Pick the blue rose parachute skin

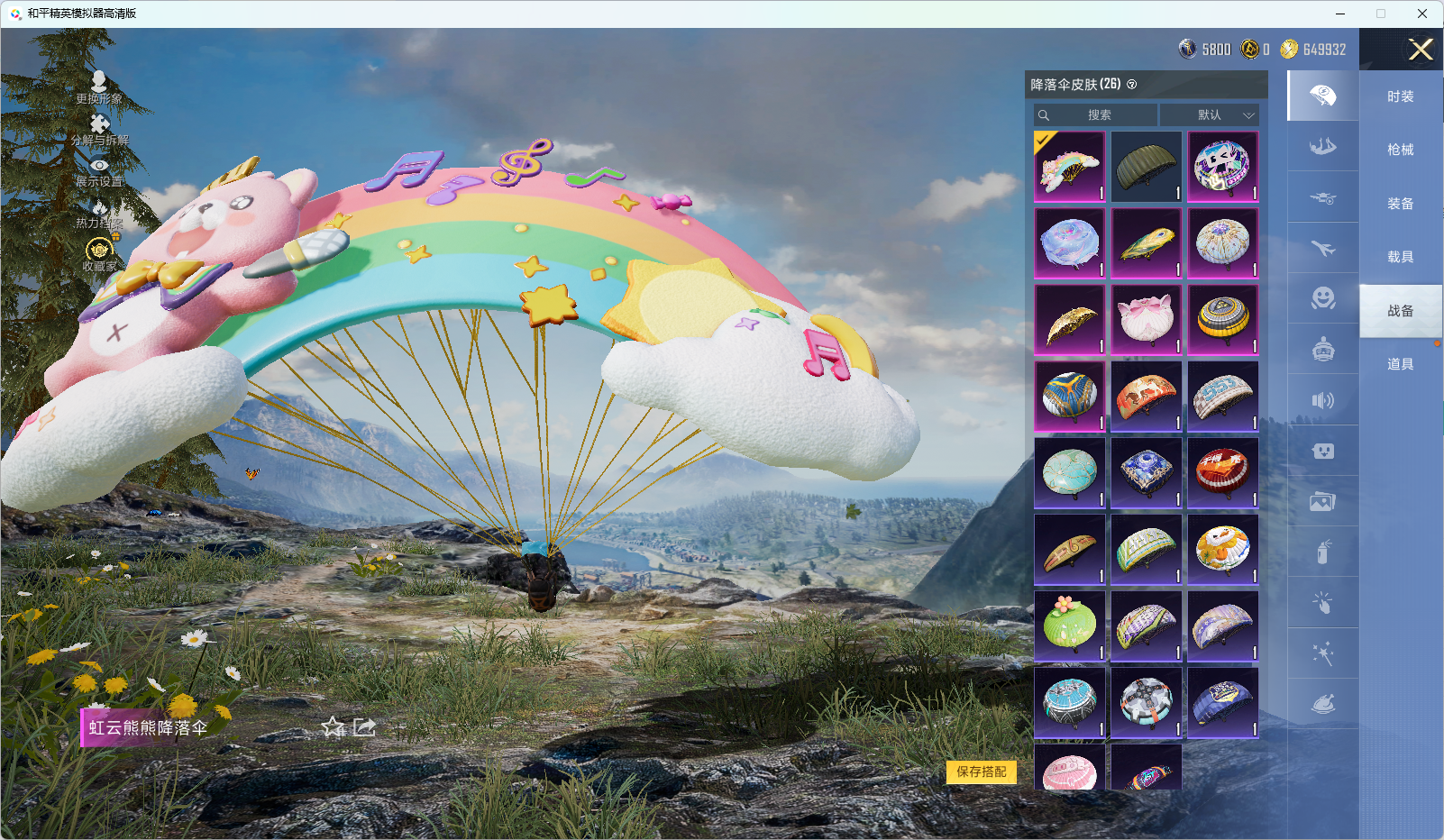tap(1069, 243)
